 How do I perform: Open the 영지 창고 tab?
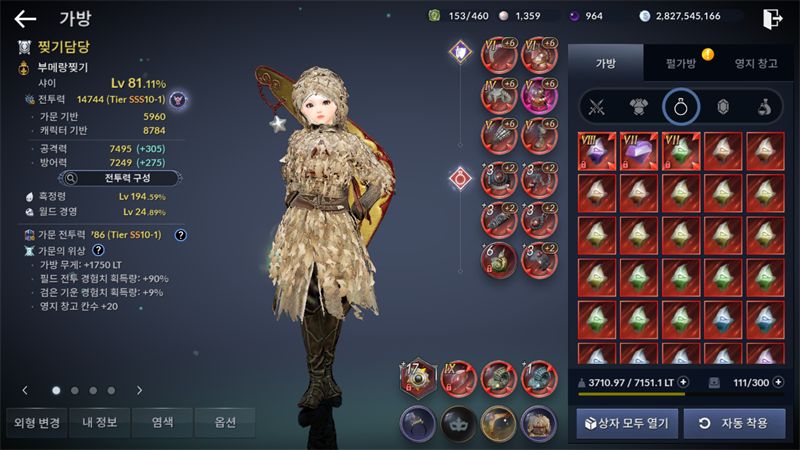coord(755,63)
